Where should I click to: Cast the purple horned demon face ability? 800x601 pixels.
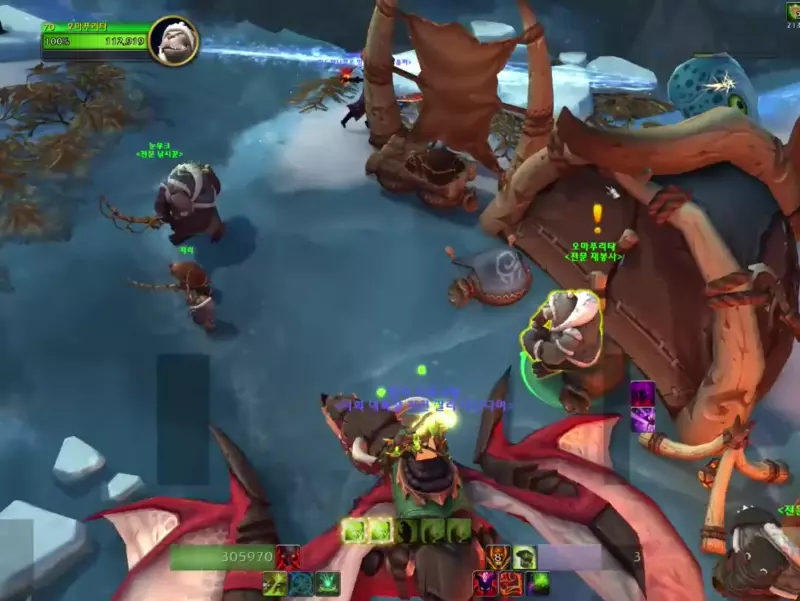[486, 583]
